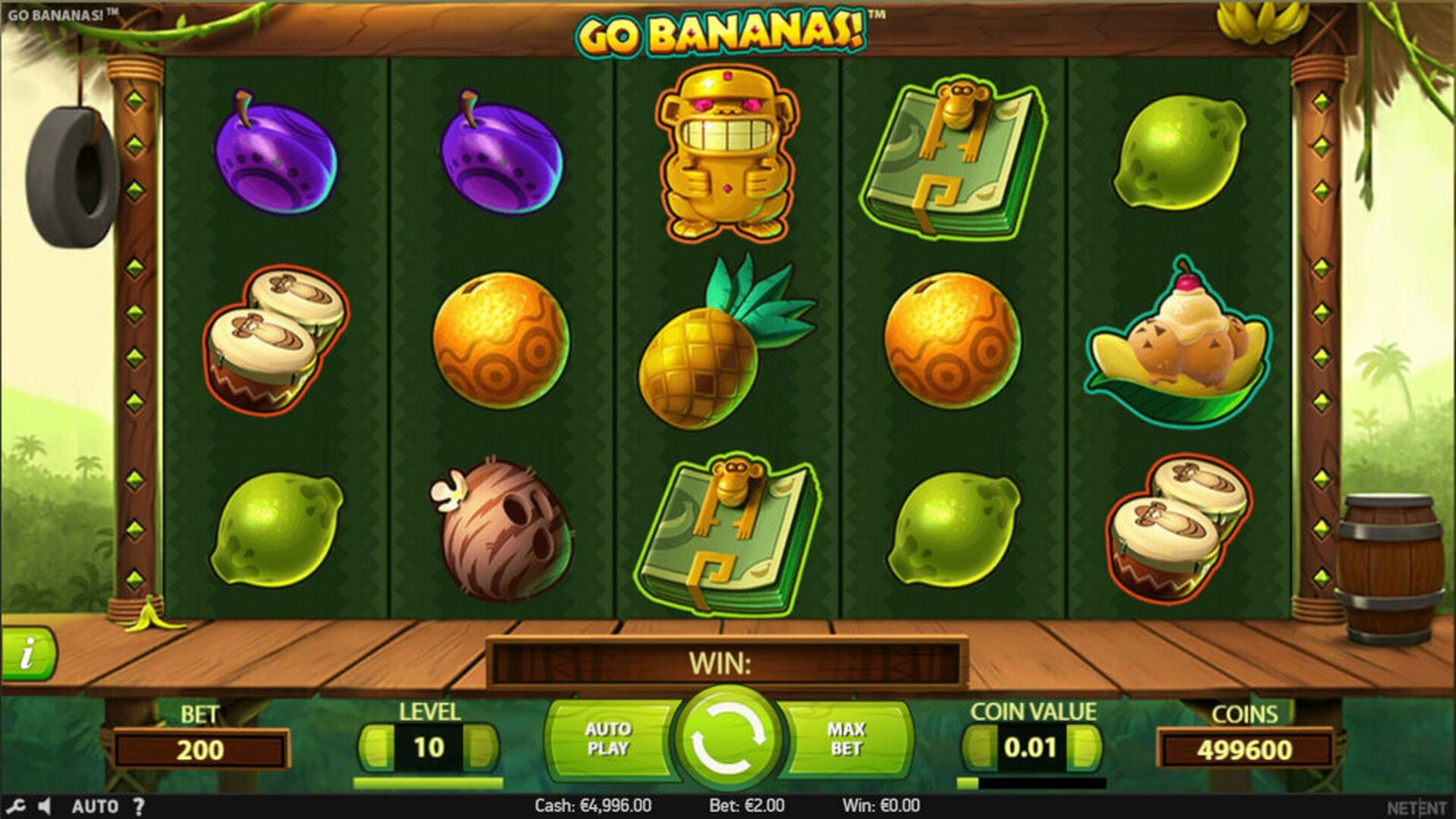Screen dimensions: 1456x819
Task: Show game help via the question mark
Action: [139, 806]
